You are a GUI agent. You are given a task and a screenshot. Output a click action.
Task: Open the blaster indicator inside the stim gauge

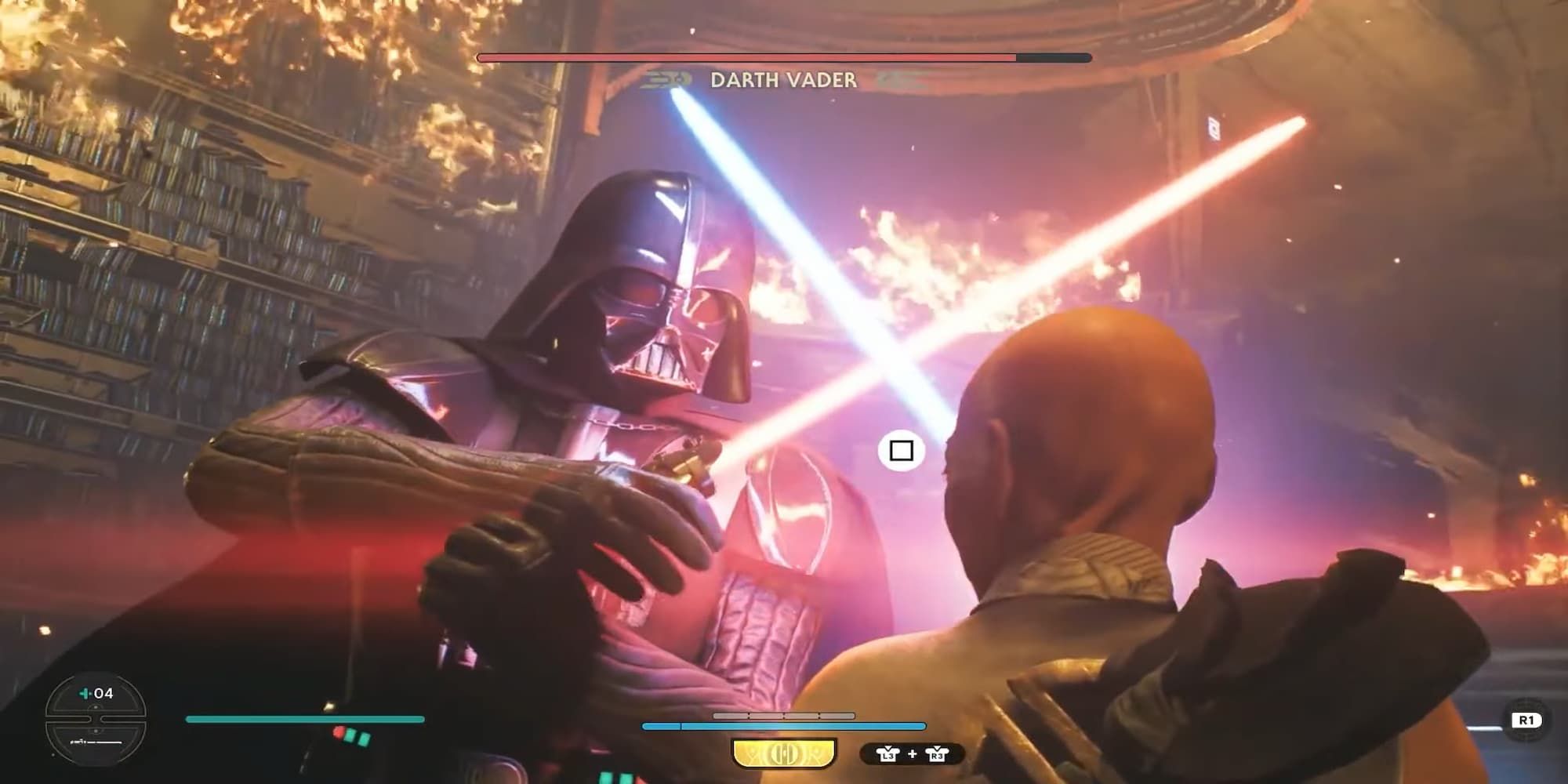pyautogui.click(x=96, y=742)
